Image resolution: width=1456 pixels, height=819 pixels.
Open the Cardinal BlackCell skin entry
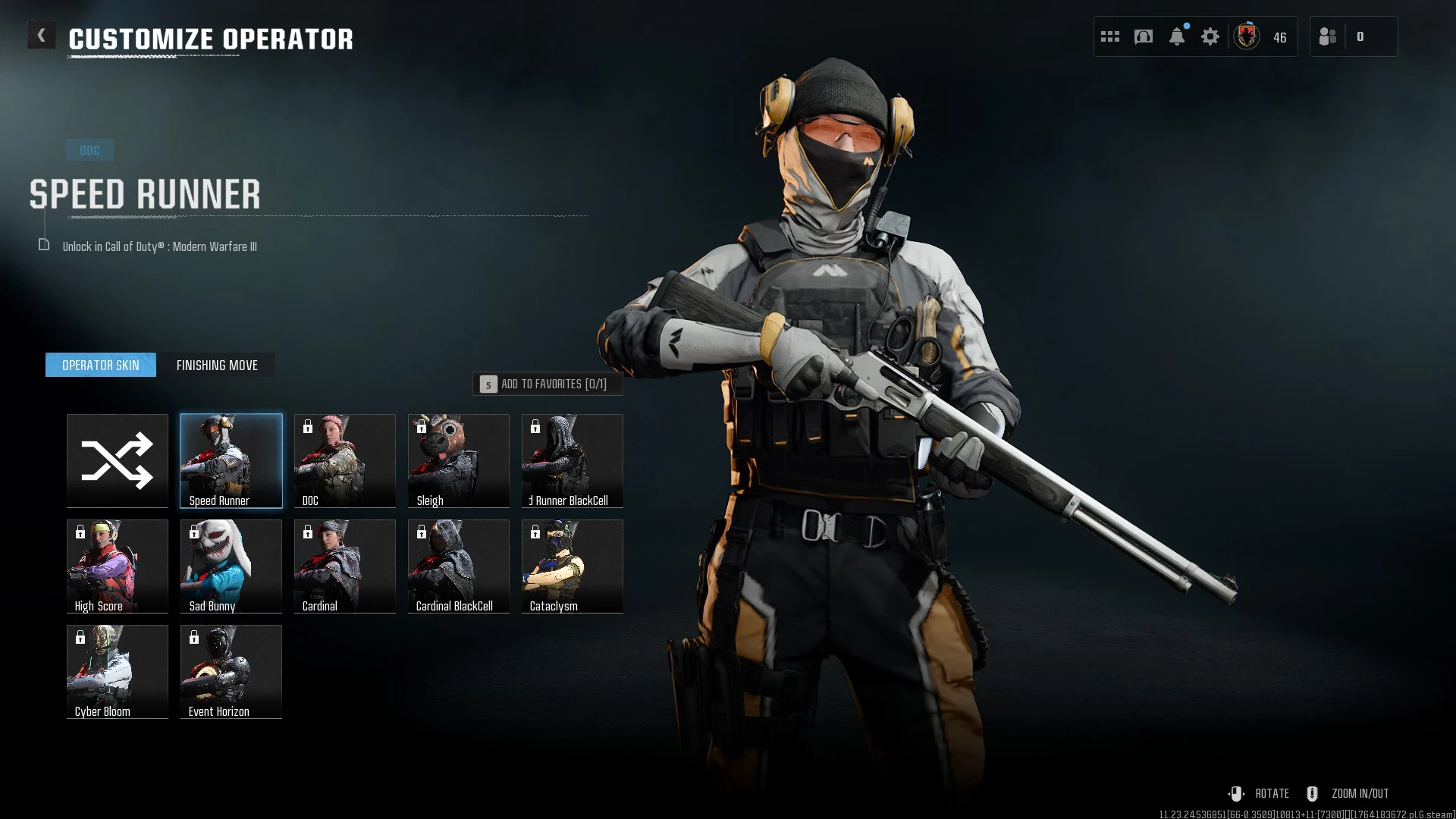point(458,566)
